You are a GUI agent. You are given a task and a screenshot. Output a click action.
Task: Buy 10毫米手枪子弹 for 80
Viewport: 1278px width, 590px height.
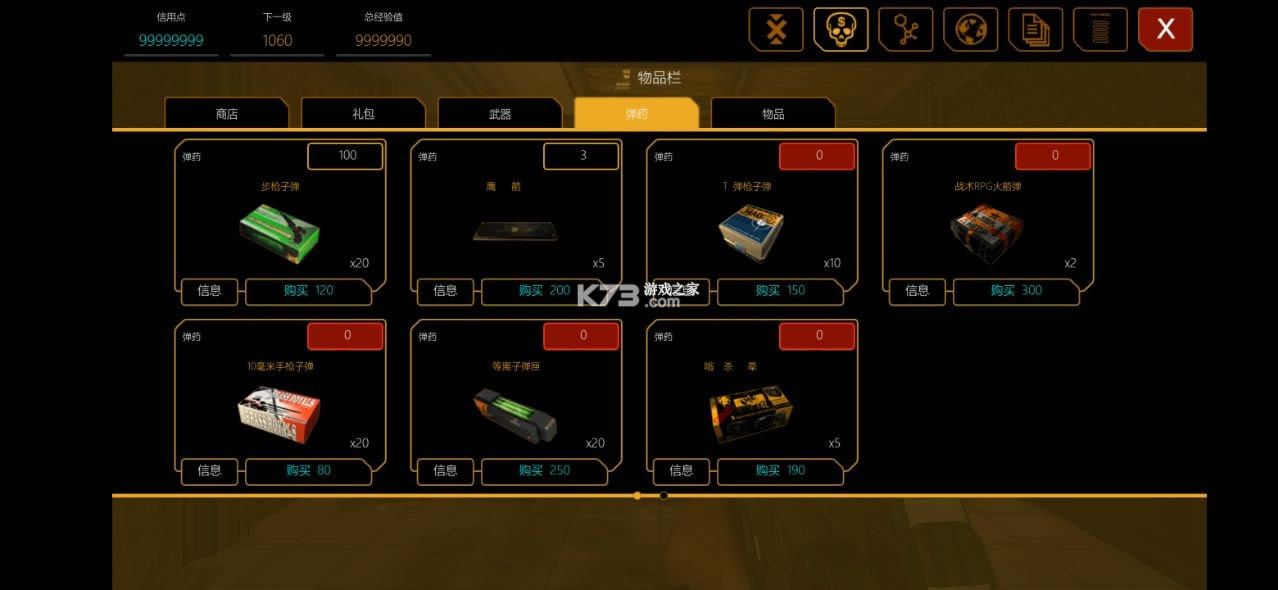pyautogui.click(x=309, y=471)
